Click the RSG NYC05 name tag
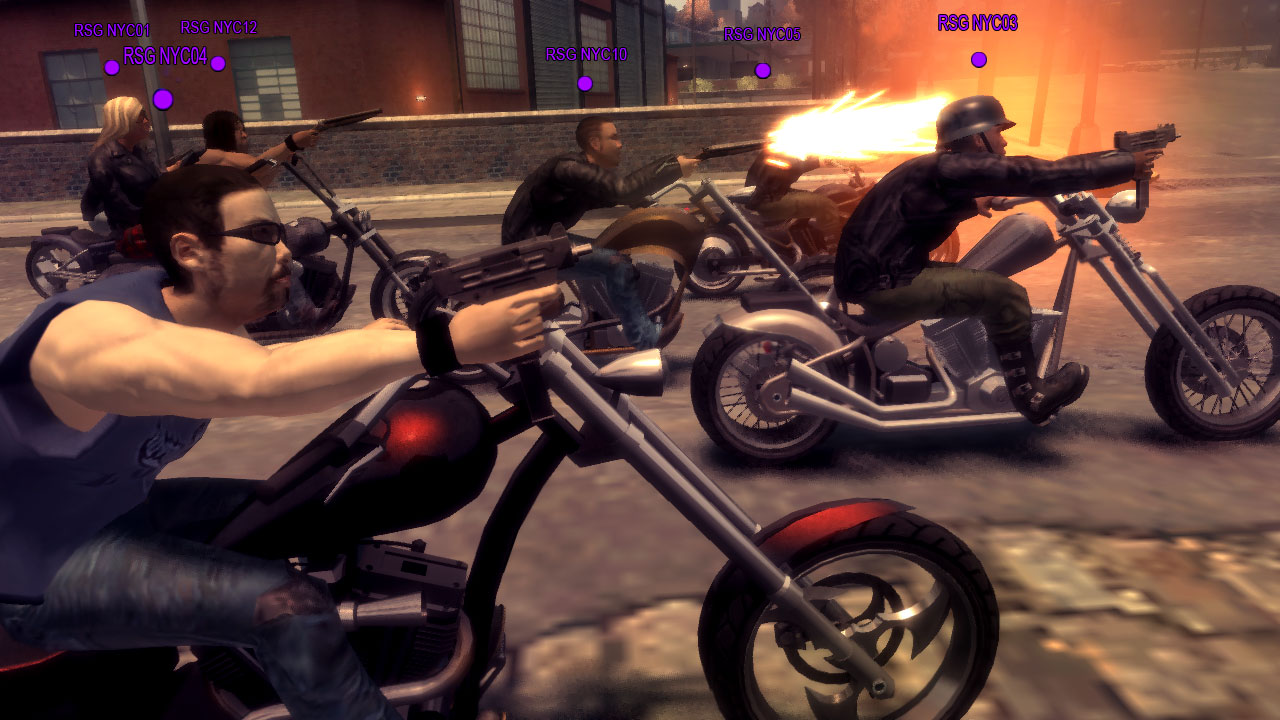1280x720 pixels. [x=762, y=35]
